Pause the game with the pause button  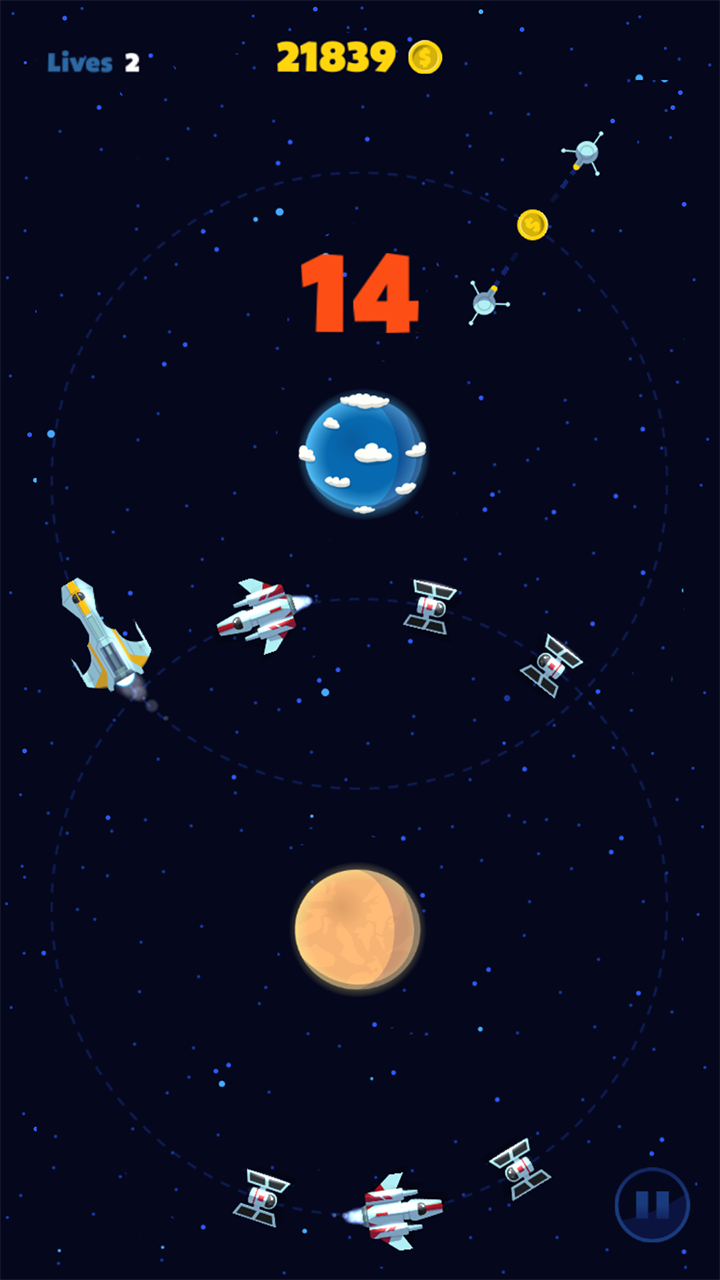pyautogui.click(x=652, y=1204)
